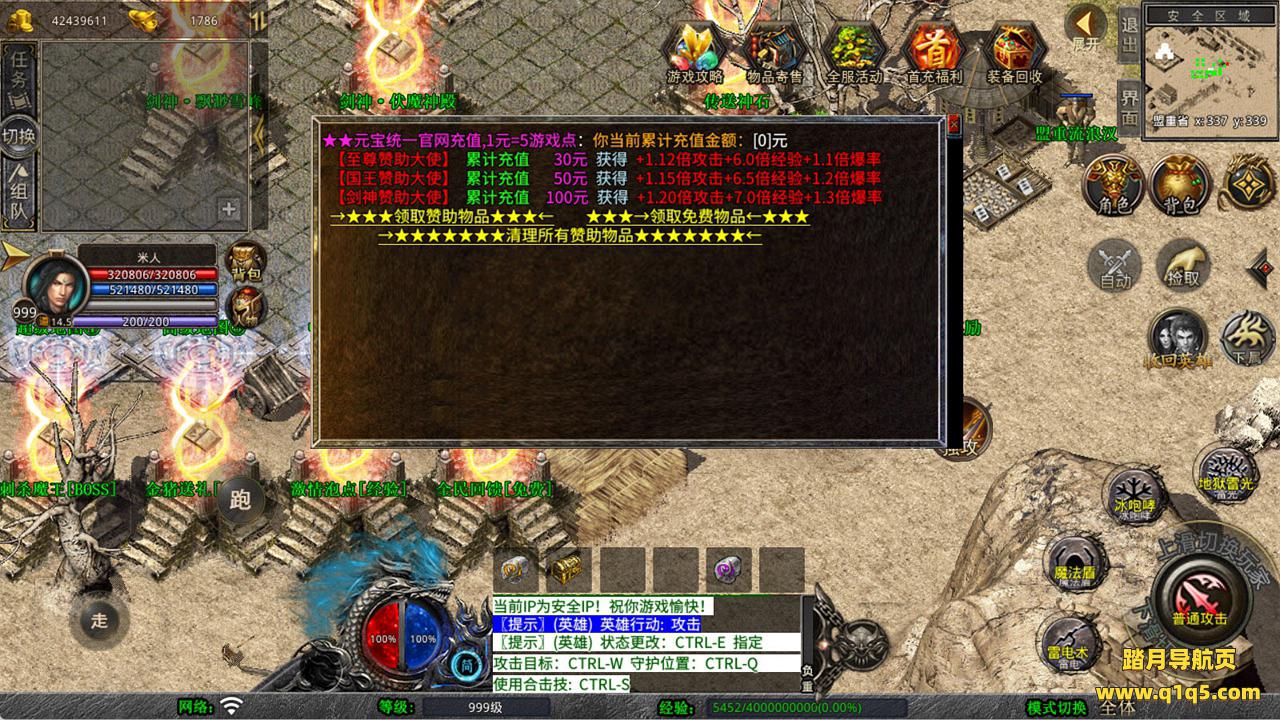Open 首充福利 first-recharge rewards
Screen dimensions: 1280x720
click(934, 52)
